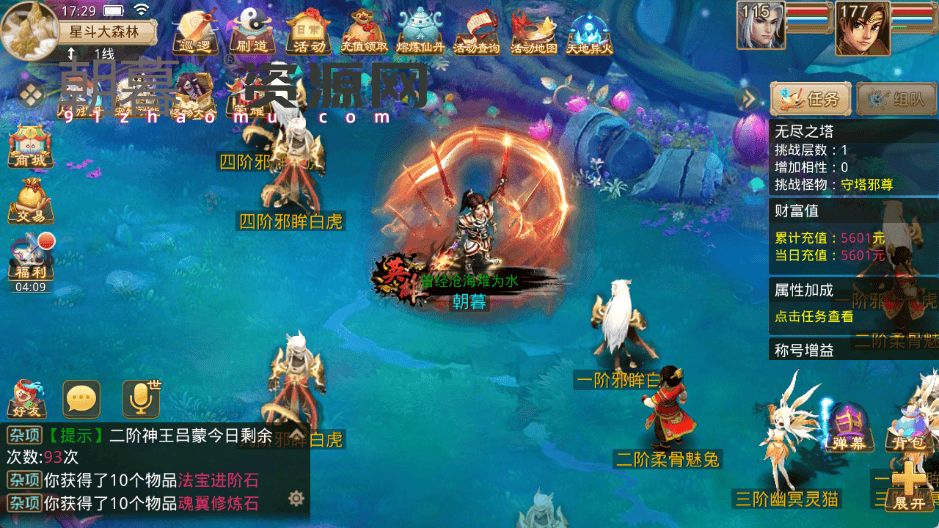The width and height of the screenshot is (939, 528).
Task: Claim rewards via the 充值领取 icon
Action: pyautogui.click(x=363, y=30)
